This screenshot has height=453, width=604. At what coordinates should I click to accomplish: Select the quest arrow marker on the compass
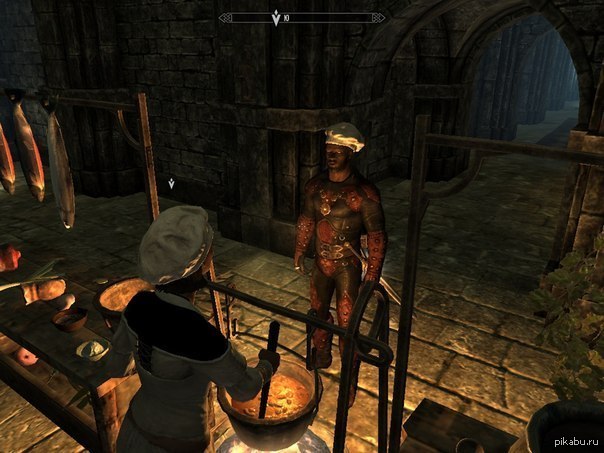click(x=276, y=17)
